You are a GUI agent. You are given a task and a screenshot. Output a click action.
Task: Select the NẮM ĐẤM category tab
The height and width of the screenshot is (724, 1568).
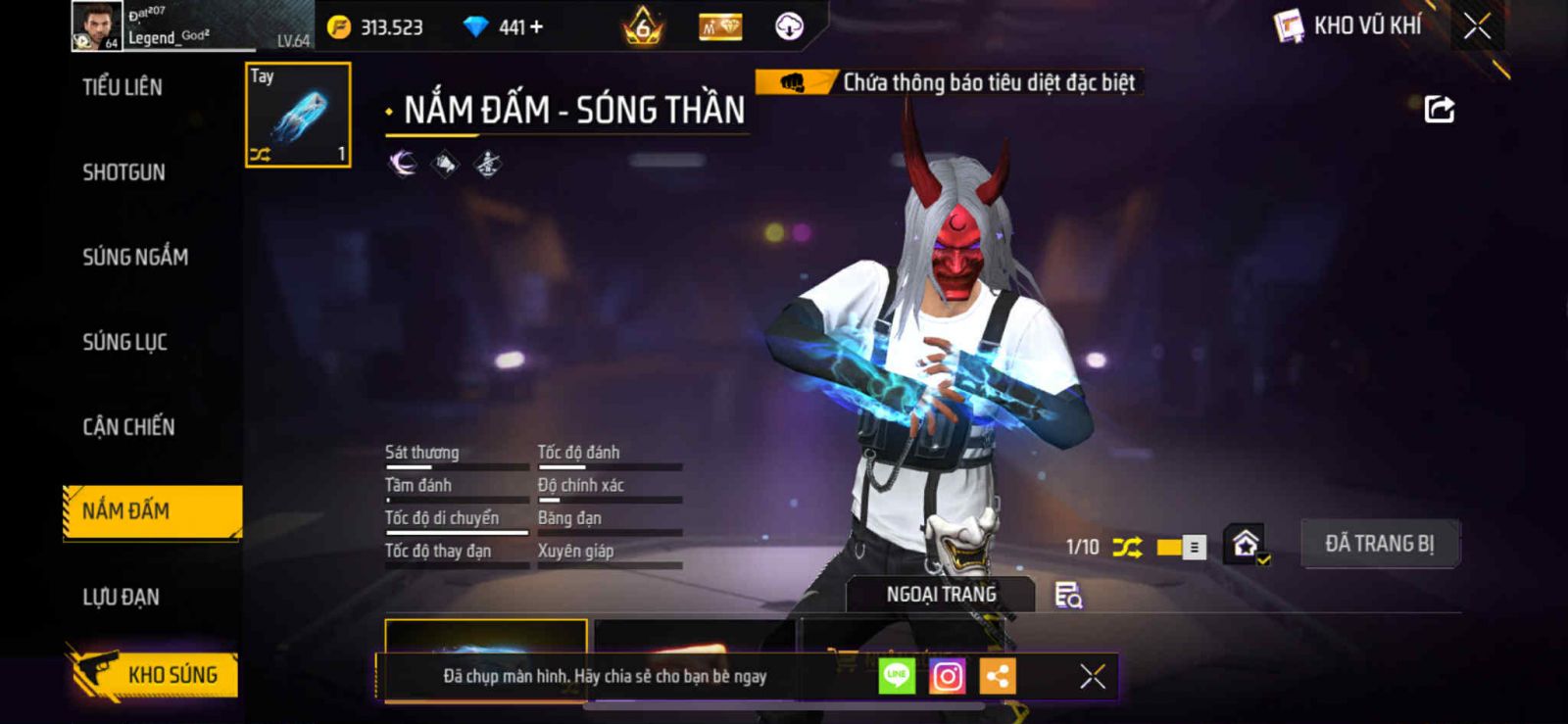pos(152,510)
